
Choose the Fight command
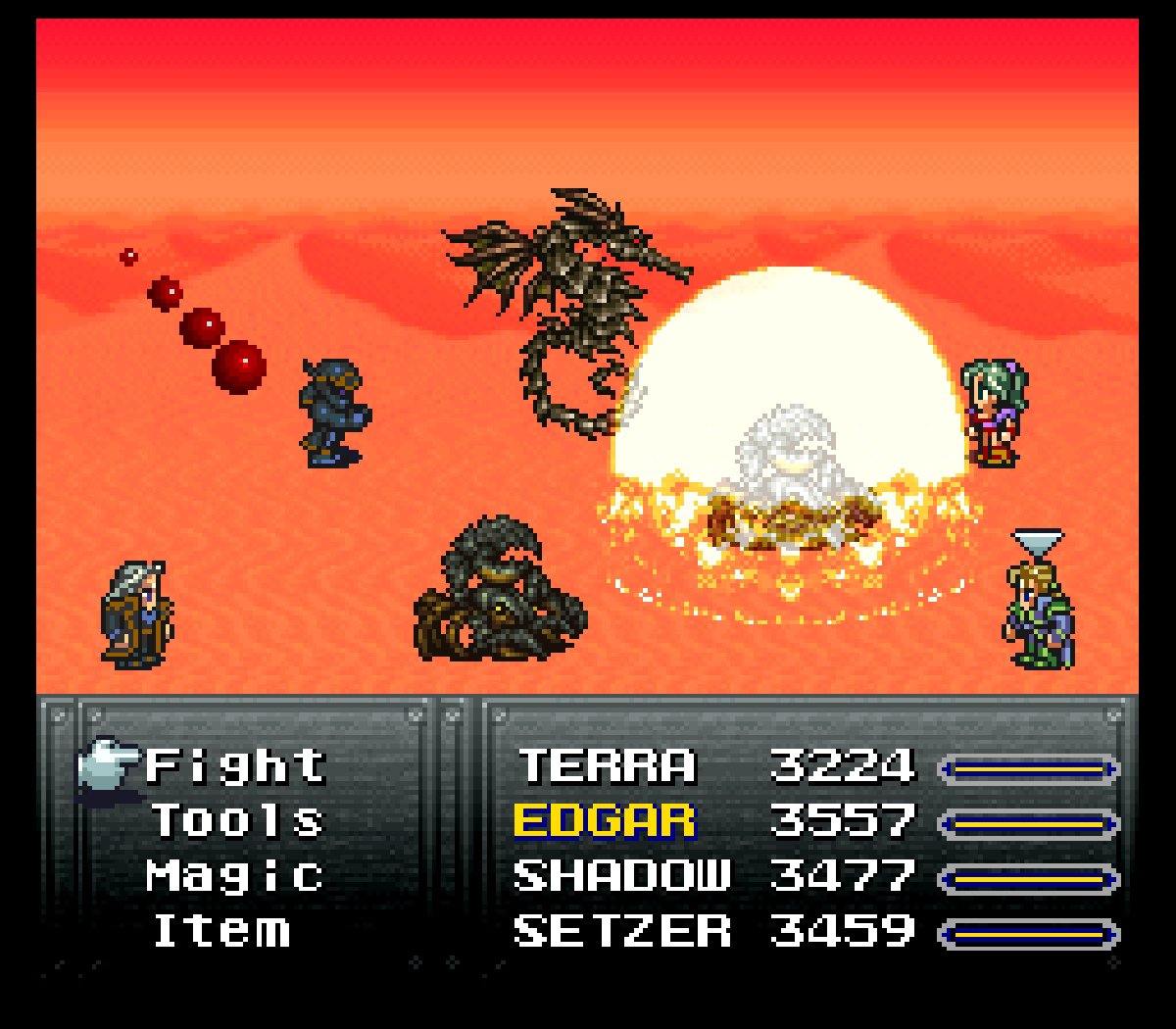(x=235, y=765)
